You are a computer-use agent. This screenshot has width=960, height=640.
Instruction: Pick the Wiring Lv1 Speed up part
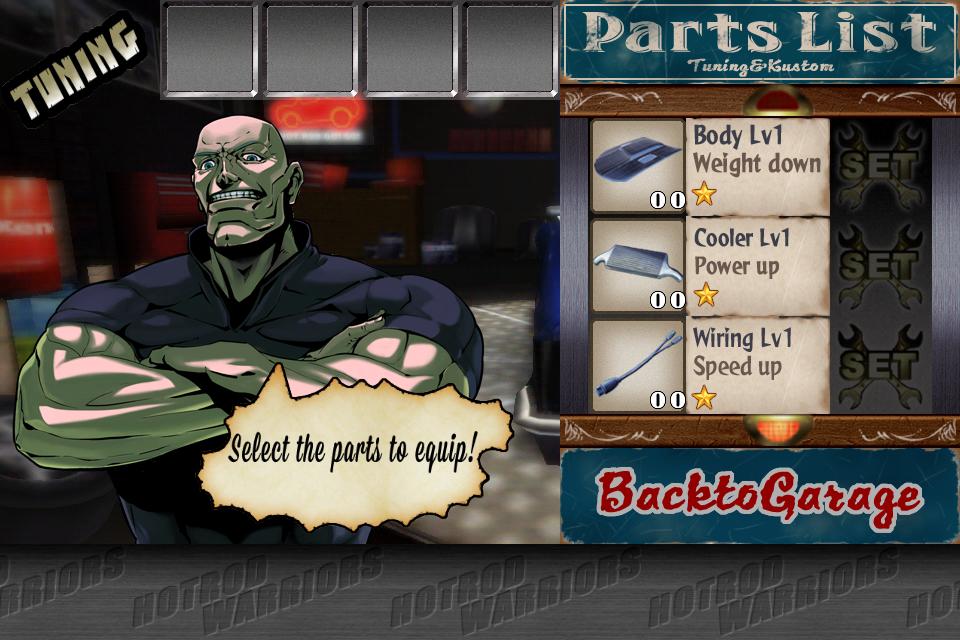tap(757, 365)
